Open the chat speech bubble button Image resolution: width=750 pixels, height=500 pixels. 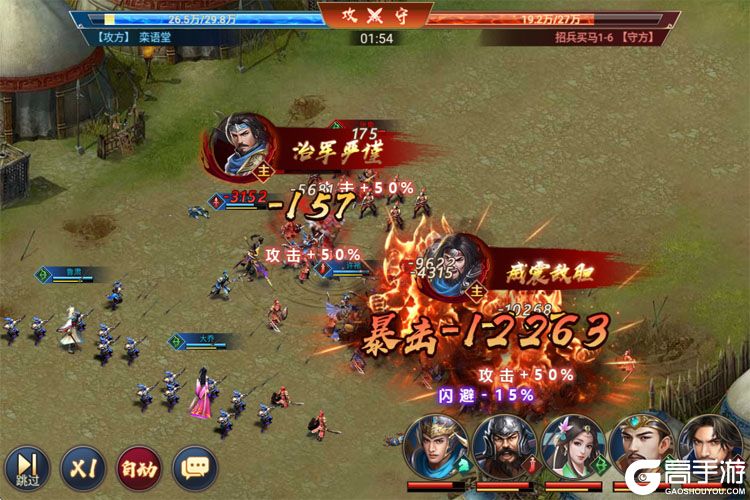click(194, 467)
